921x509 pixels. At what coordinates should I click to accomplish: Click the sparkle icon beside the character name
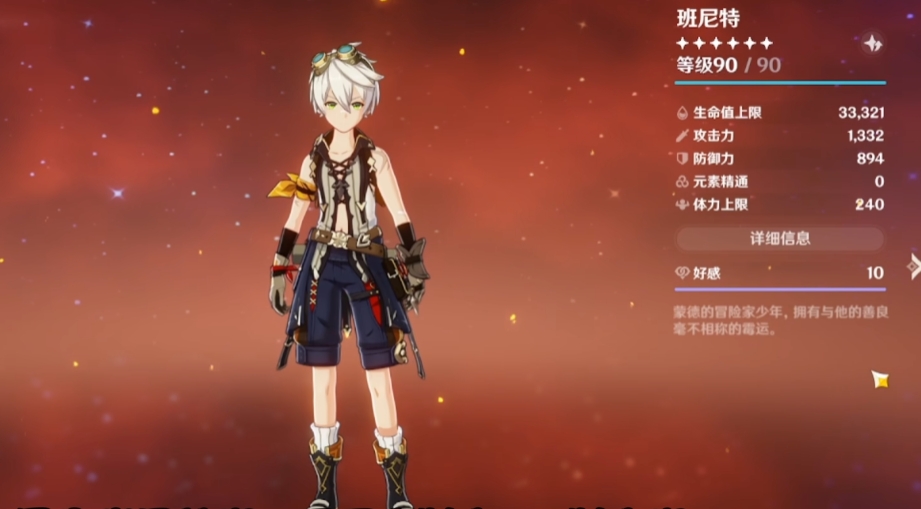click(871, 43)
